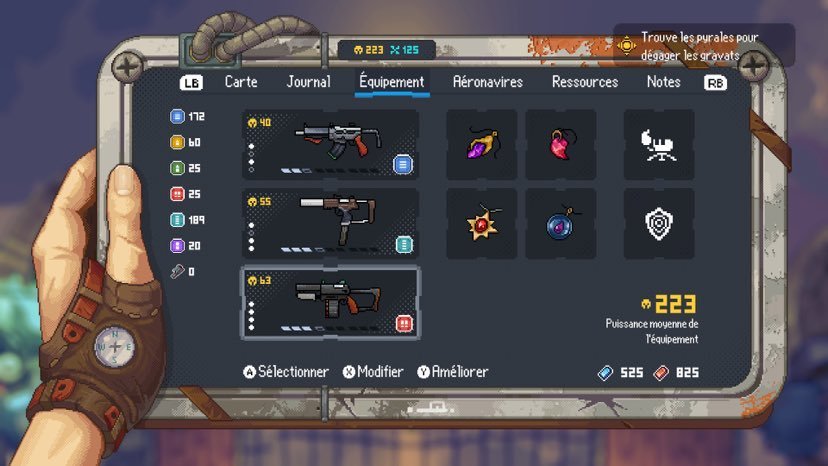Switch to the Carte tab
This screenshot has width=828, height=466.
(243, 82)
